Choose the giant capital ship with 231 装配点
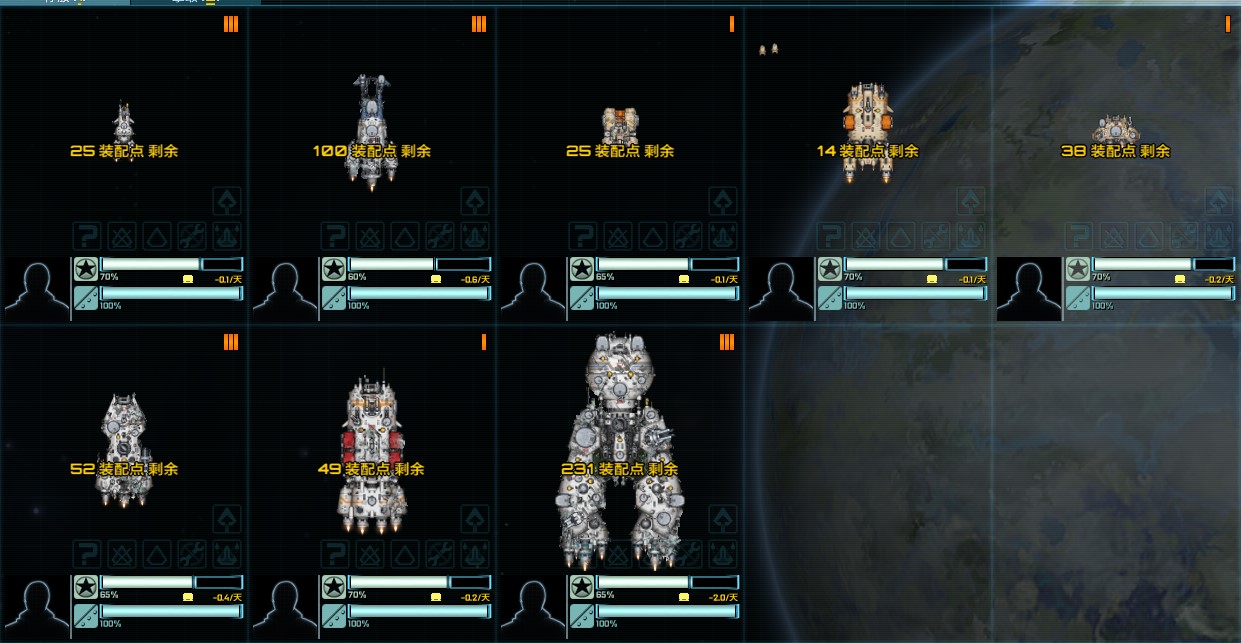The image size is (1241, 643). click(x=620, y=450)
